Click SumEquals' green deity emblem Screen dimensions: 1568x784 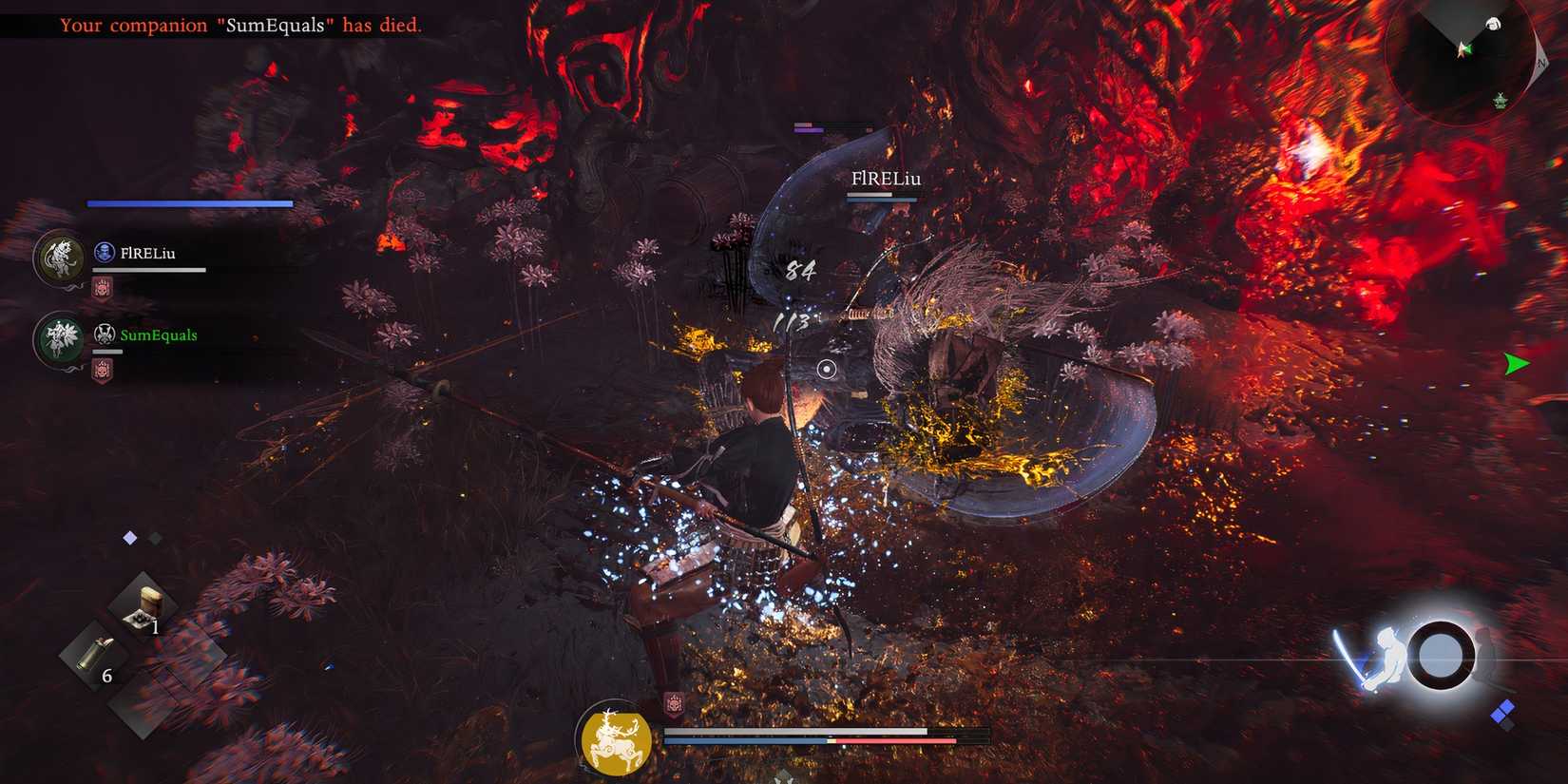click(59, 339)
